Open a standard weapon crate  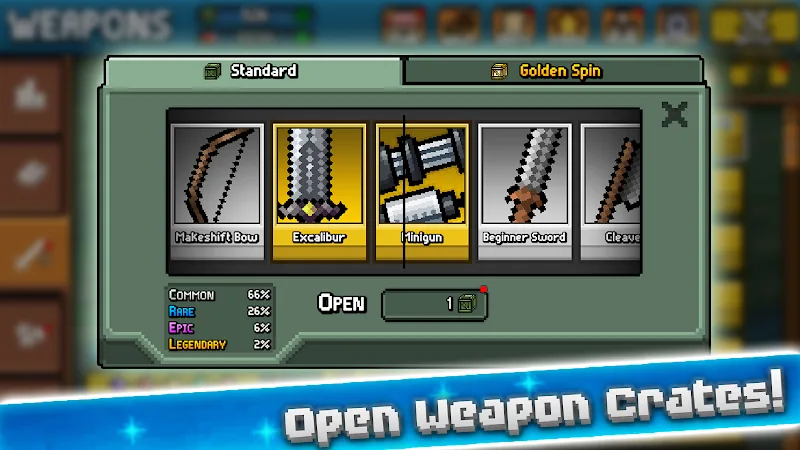(x=434, y=304)
